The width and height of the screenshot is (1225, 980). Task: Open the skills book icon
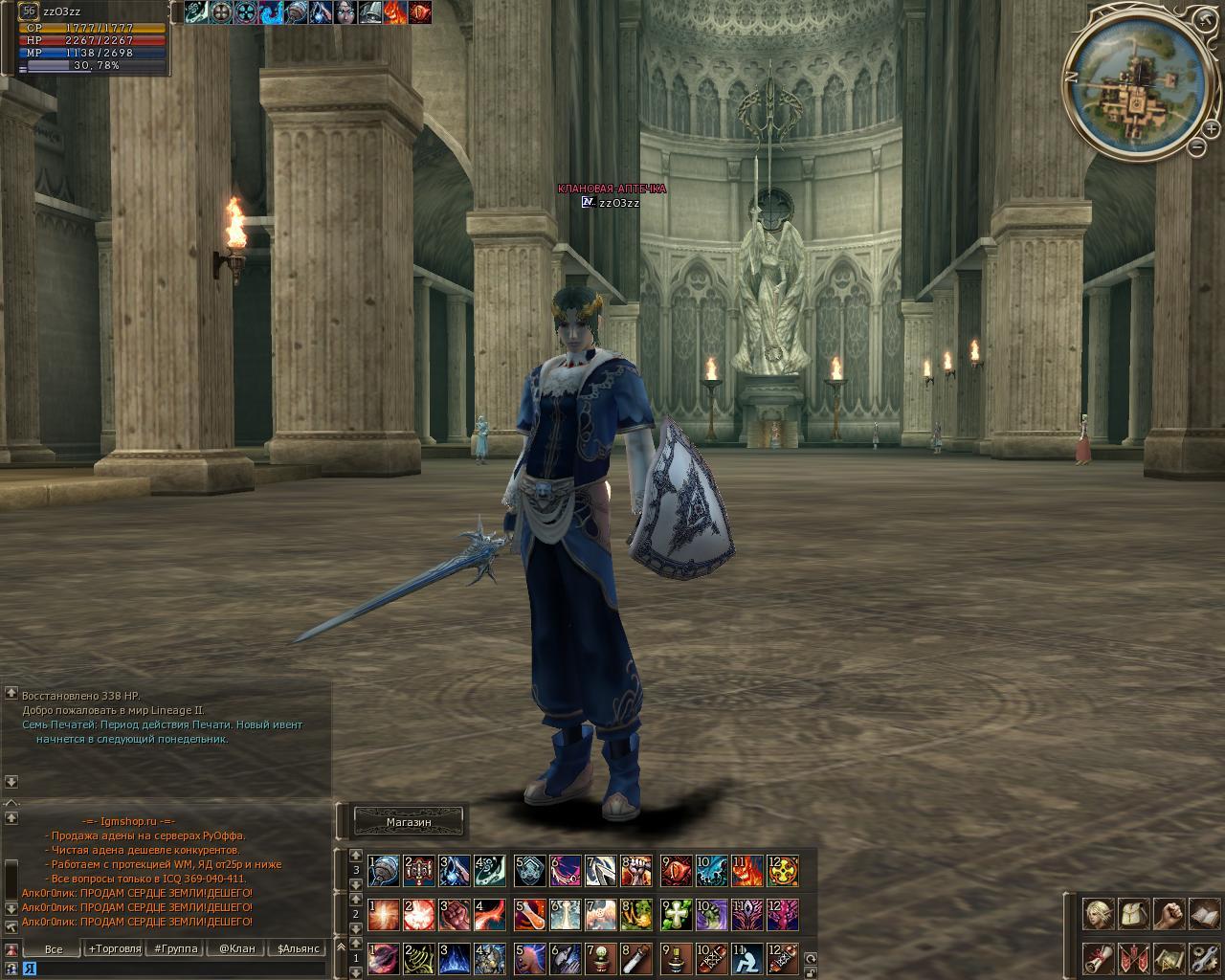(x=1203, y=914)
